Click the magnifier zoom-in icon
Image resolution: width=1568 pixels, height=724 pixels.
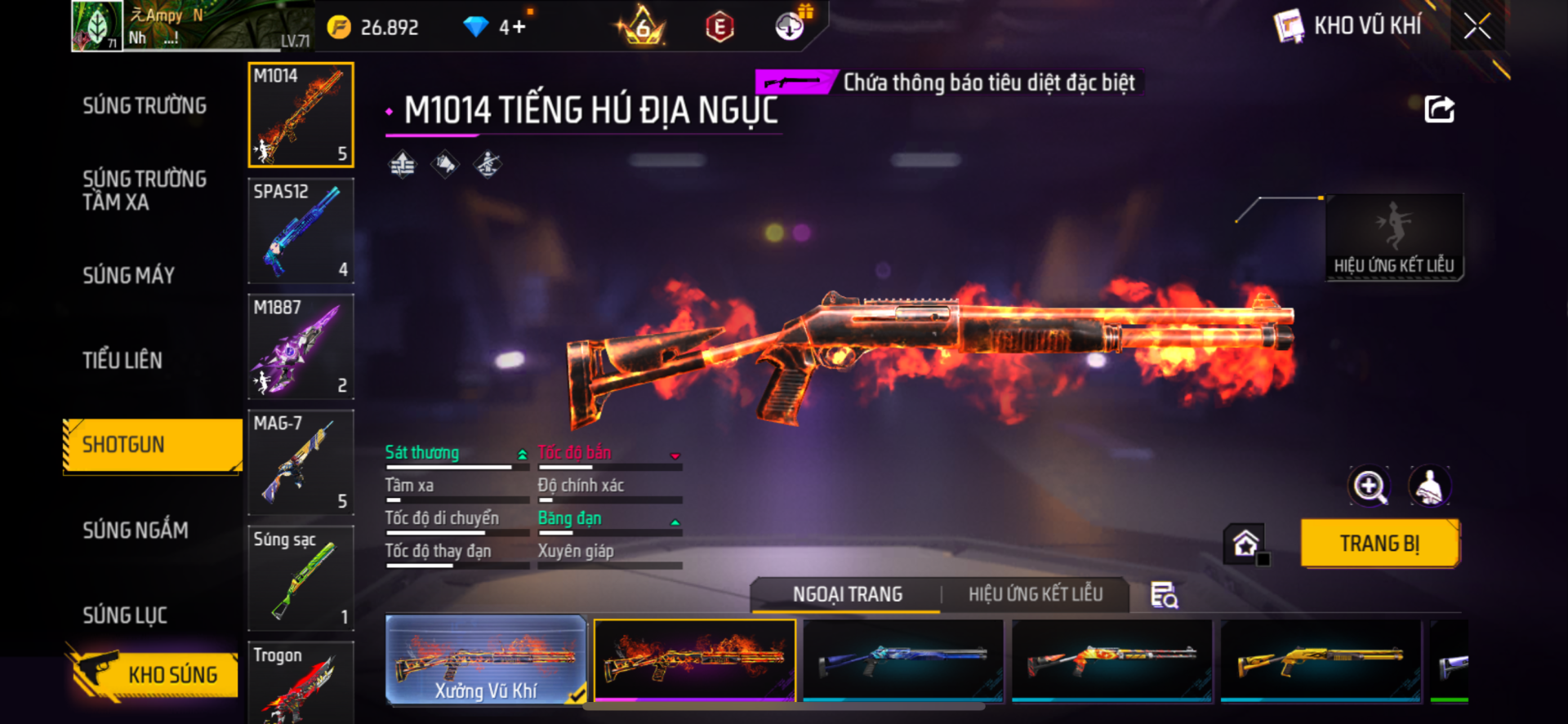pyautogui.click(x=1370, y=486)
